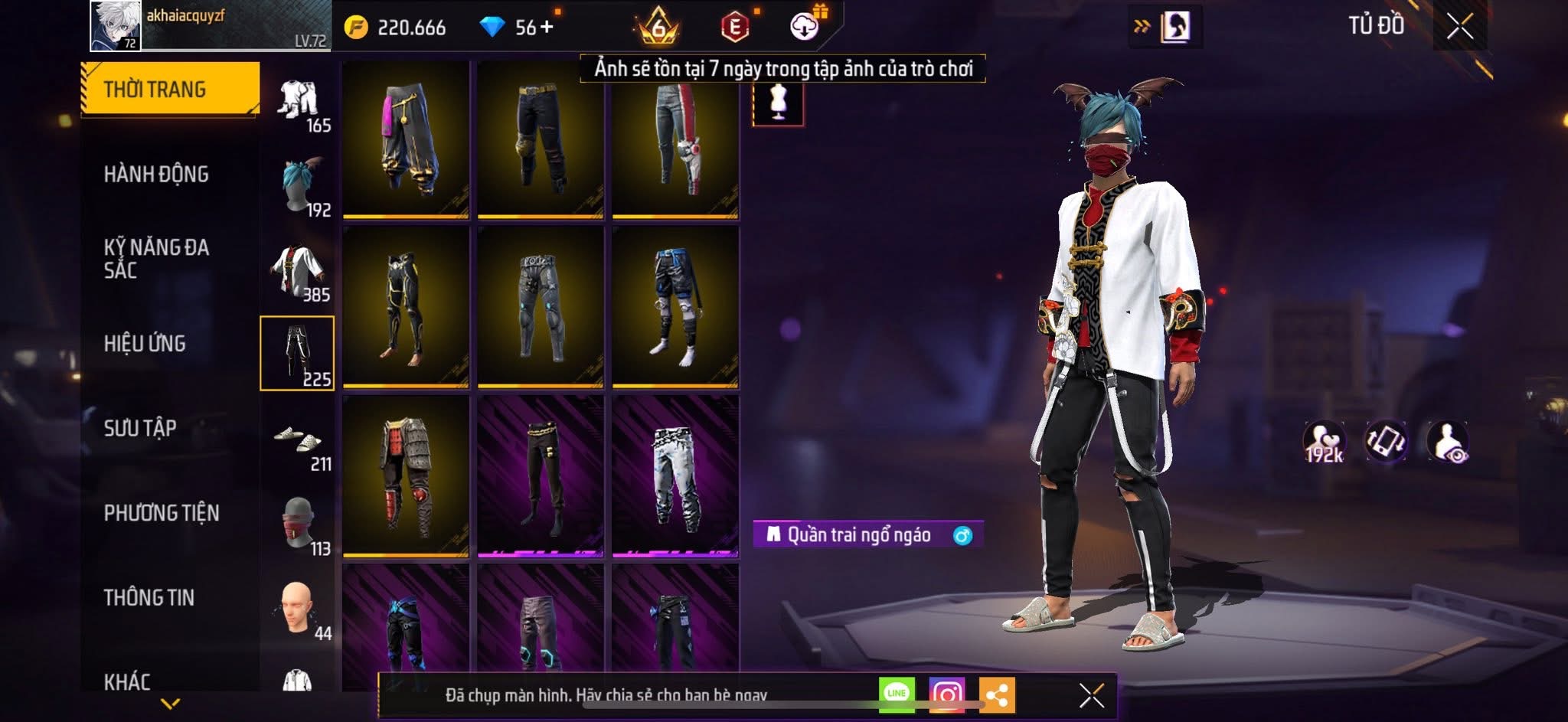1568x722 pixels.
Task: Go to the SƯU TẬP section
Action: coord(140,428)
